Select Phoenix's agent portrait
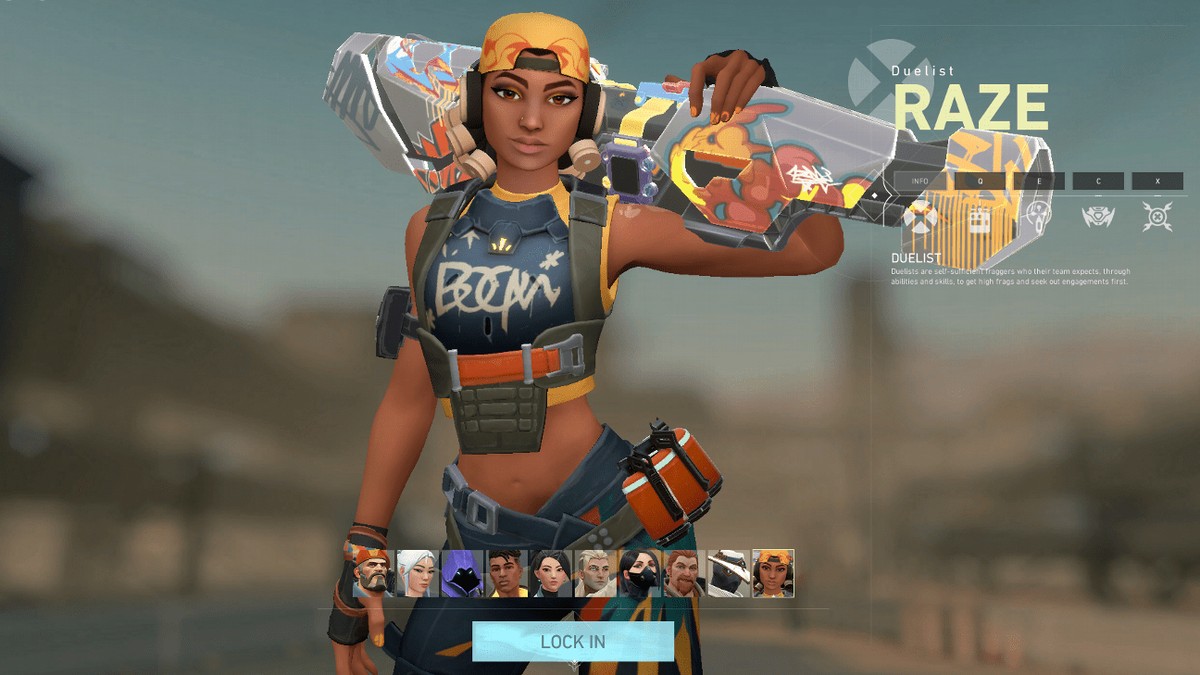 (507, 573)
